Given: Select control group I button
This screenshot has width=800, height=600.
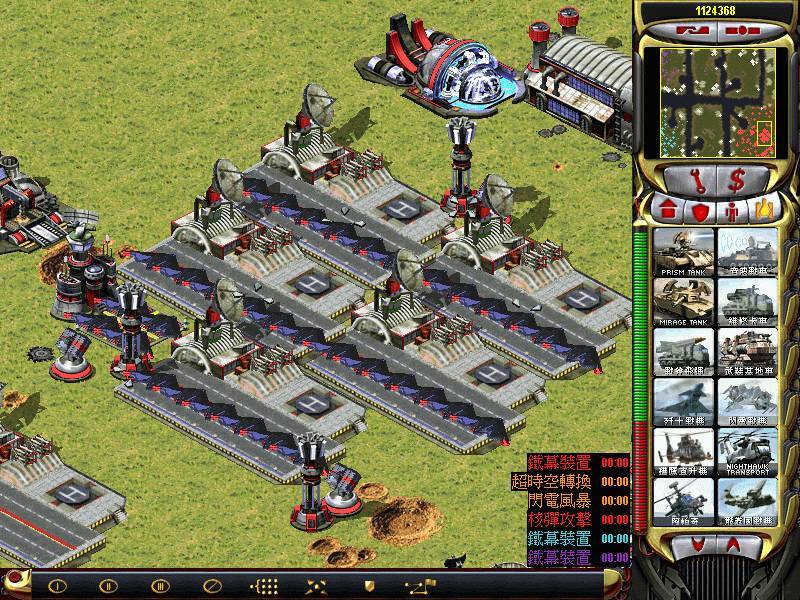Looking at the screenshot, I should point(57,585).
